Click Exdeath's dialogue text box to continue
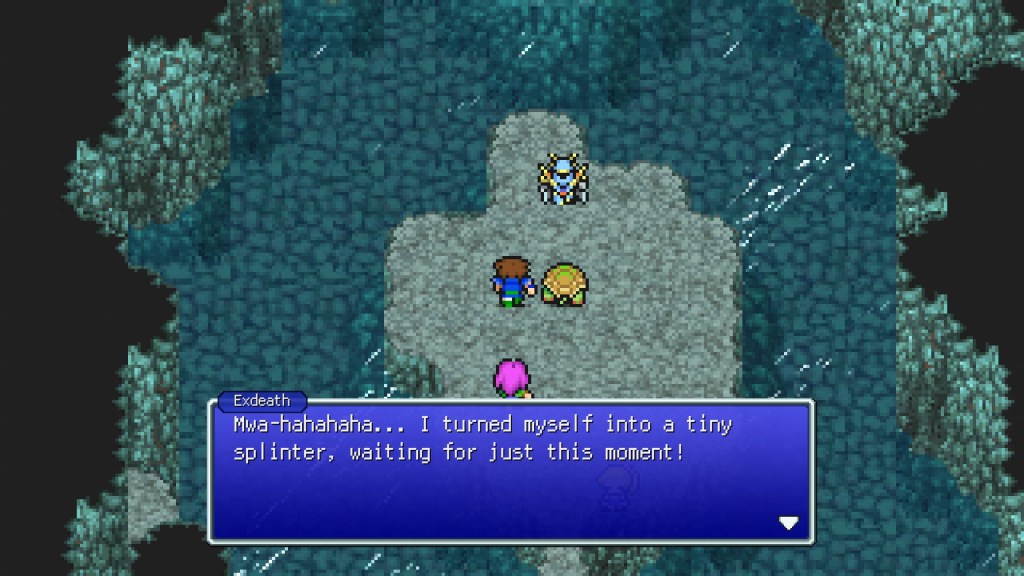 click(510, 471)
